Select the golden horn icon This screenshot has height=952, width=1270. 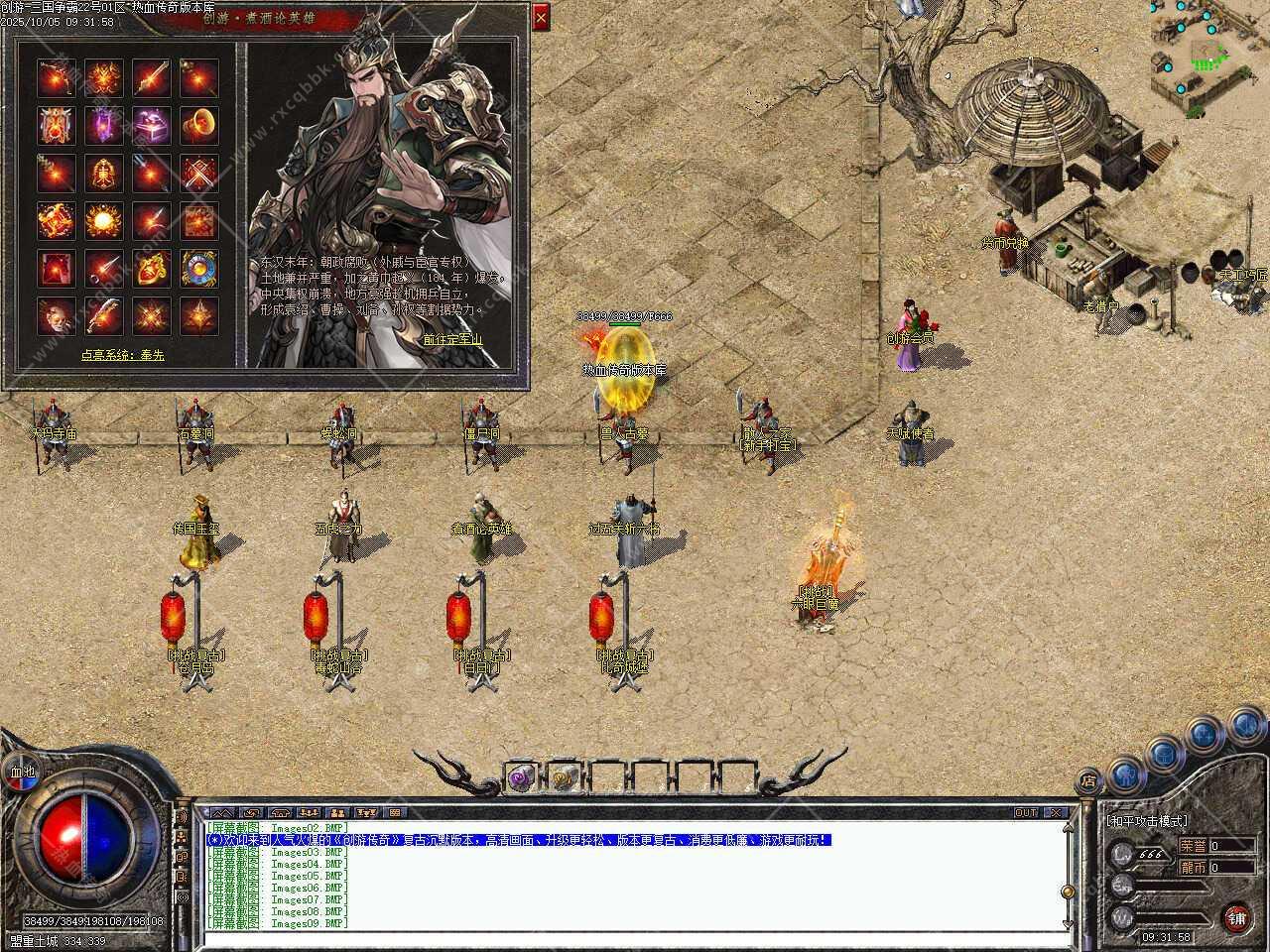click(x=199, y=126)
